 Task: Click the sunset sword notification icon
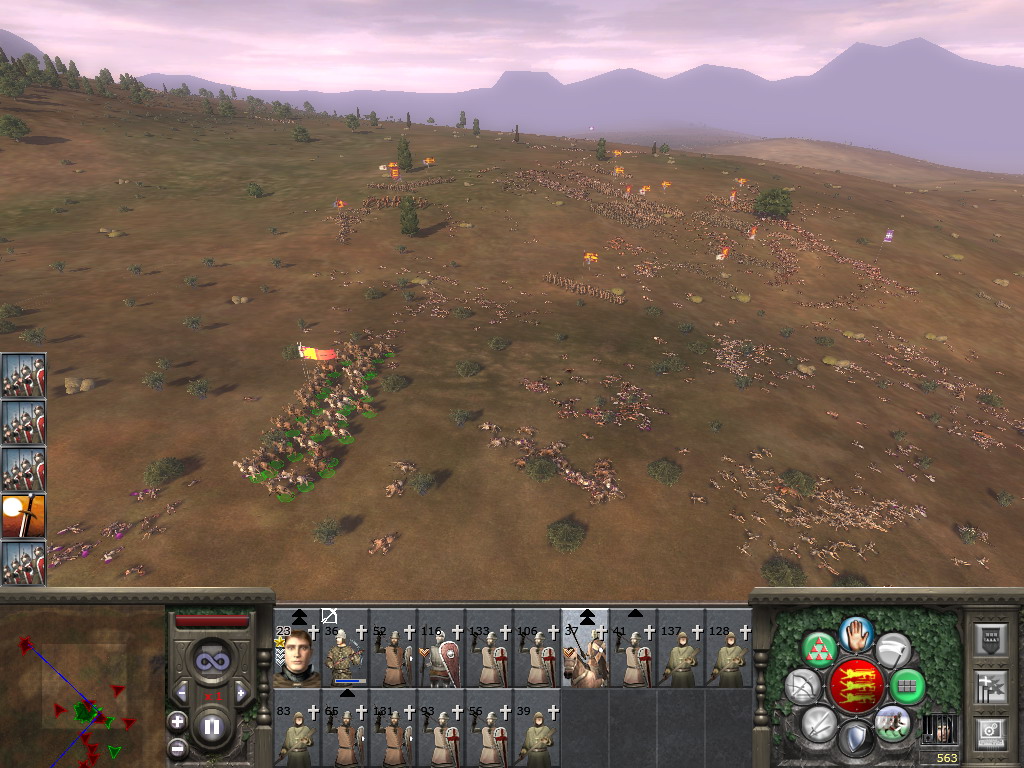click(23, 515)
